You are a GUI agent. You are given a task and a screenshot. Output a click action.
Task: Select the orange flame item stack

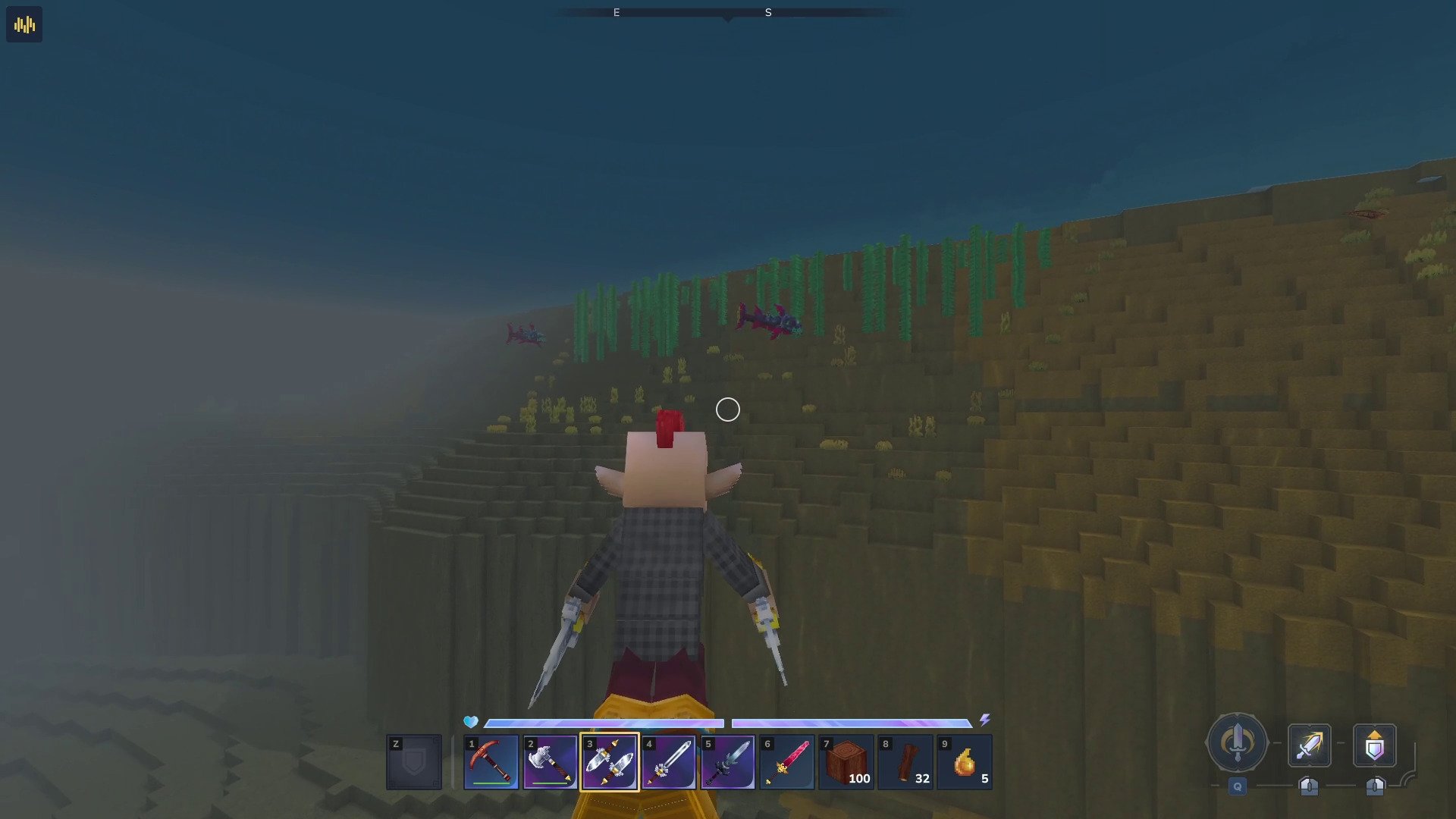point(965,762)
